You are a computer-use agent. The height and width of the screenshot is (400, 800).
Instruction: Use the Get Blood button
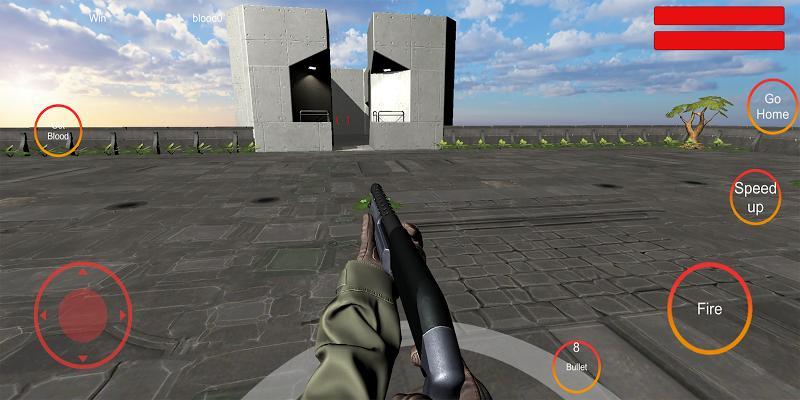(58, 130)
